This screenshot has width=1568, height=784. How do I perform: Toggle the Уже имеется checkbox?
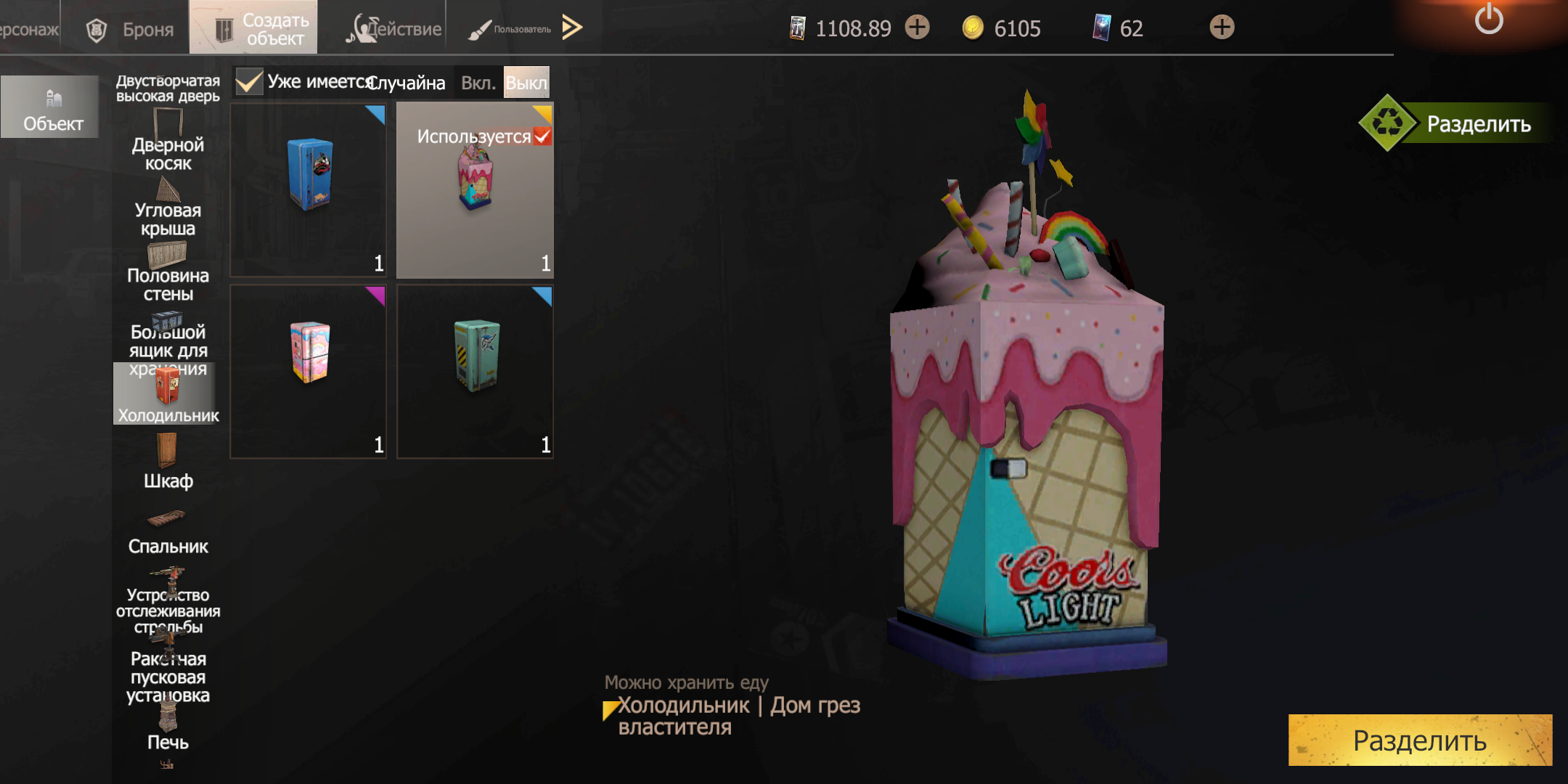pyautogui.click(x=249, y=82)
